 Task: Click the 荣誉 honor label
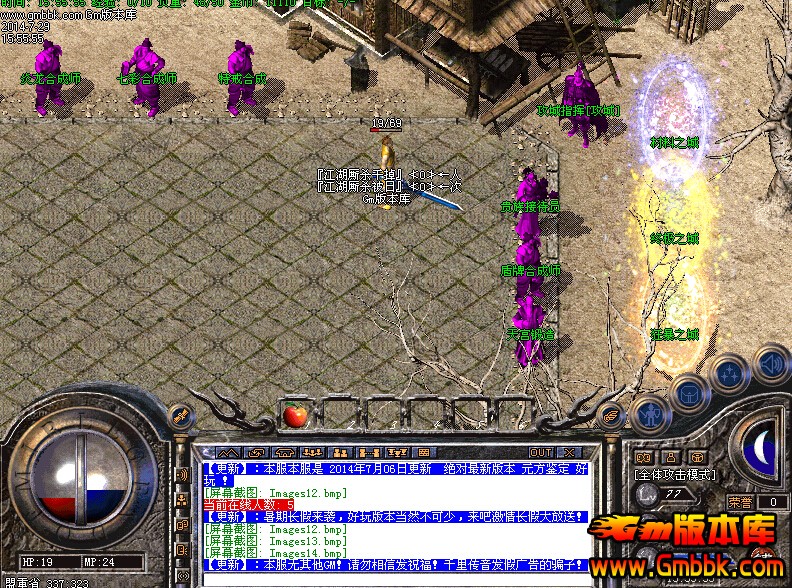click(x=740, y=502)
